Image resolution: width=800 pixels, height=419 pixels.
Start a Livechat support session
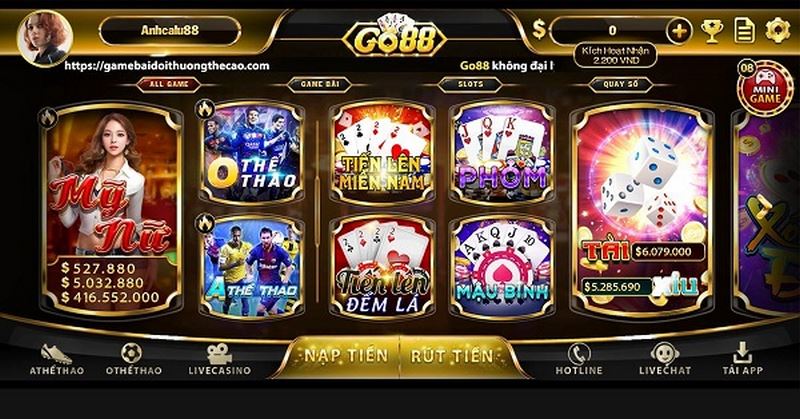coord(665,359)
